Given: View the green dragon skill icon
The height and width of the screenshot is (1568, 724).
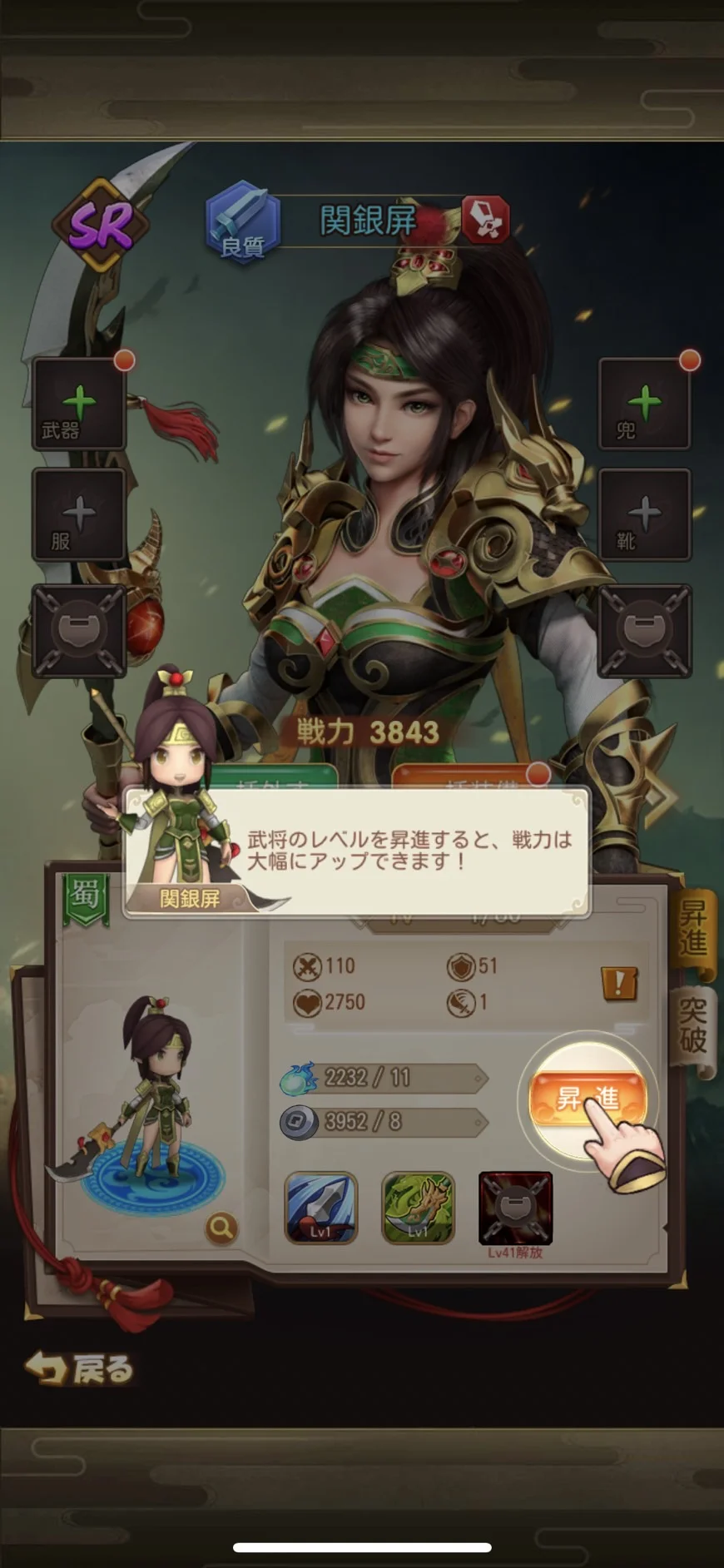Looking at the screenshot, I should coord(418,1208).
